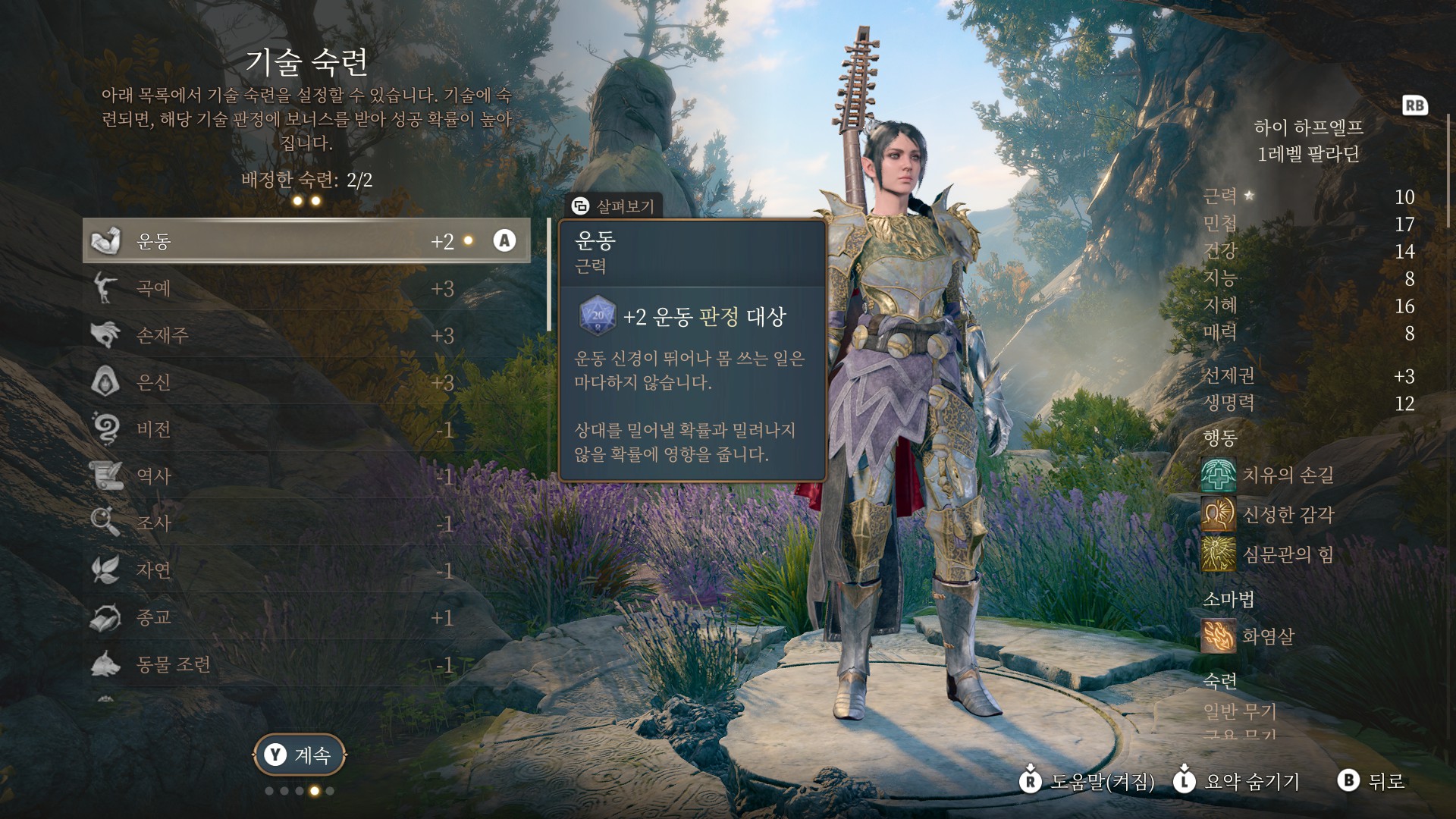This screenshot has width=1456, height=819.
Task: Pick the 조사 skill entry
Action: click(x=306, y=523)
